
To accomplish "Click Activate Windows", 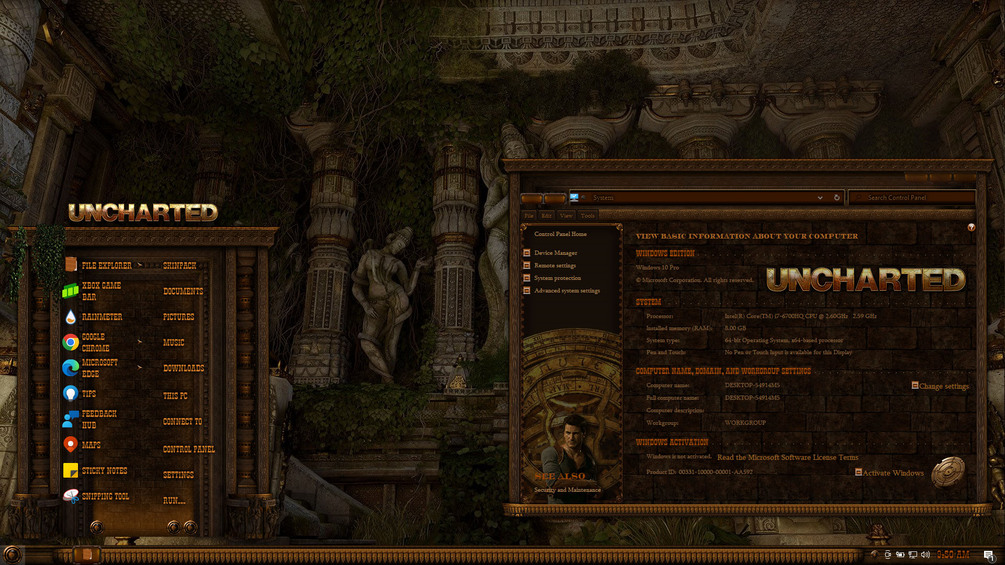I will (x=892, y=473).
